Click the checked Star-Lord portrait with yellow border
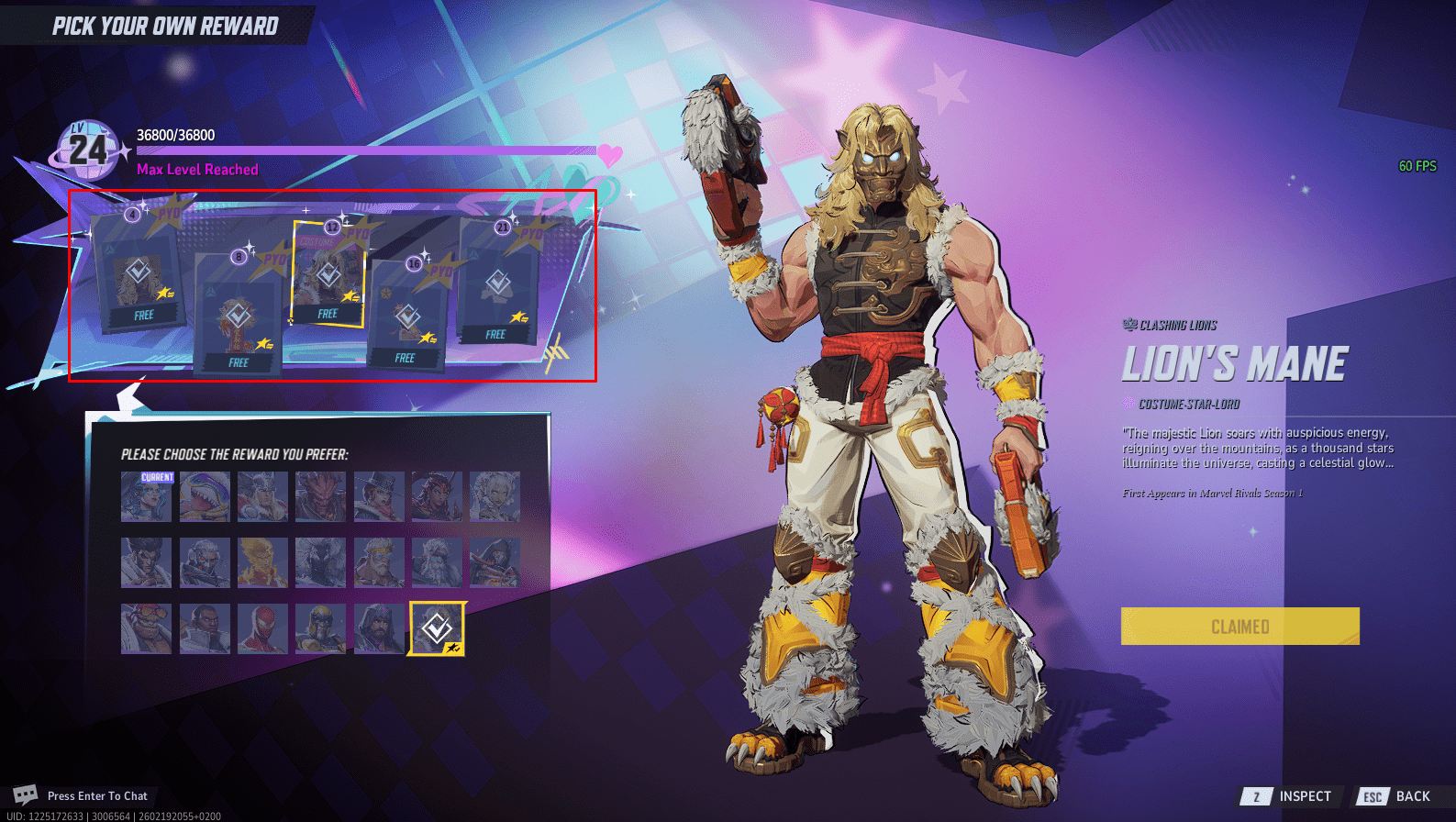1456x822 pixels. [x=437, y=628]
